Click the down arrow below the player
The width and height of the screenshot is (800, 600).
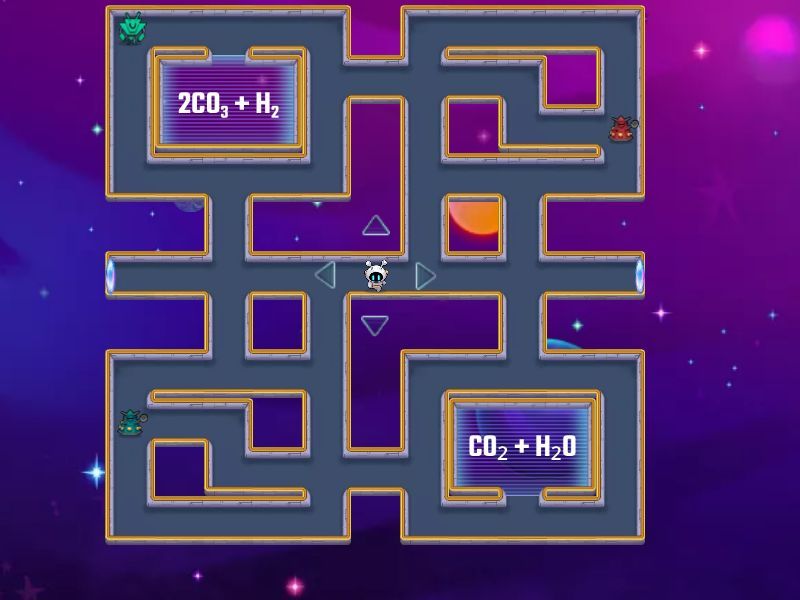375,325
